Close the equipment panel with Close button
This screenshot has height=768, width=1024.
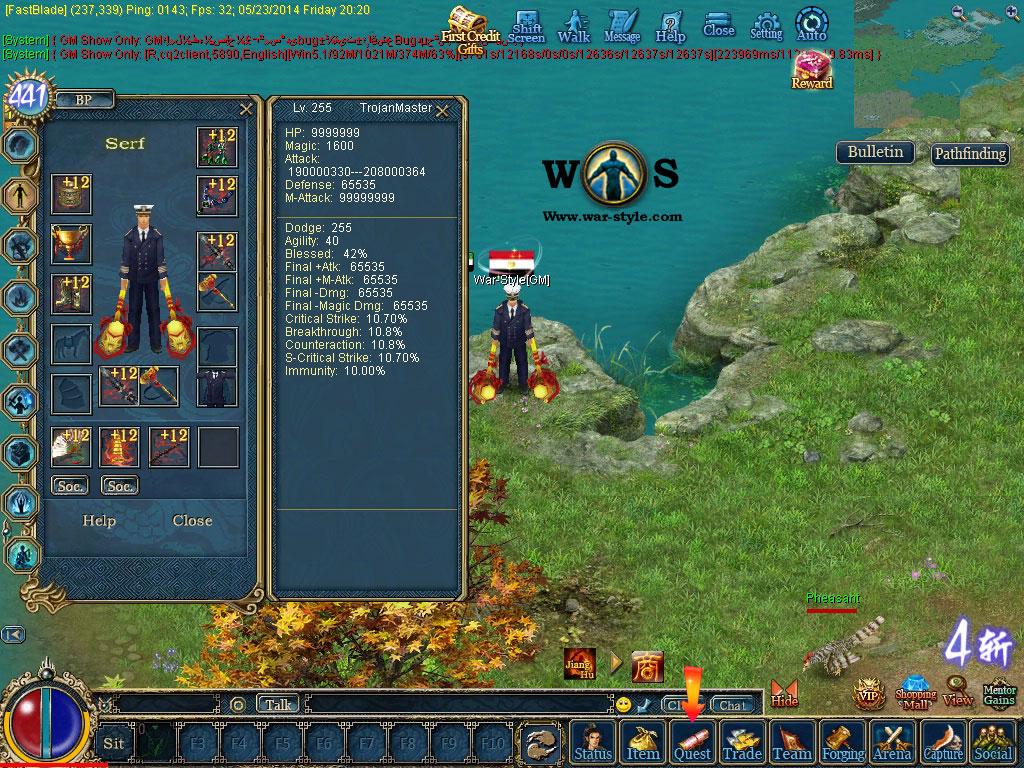pyautogui.click(x=192, y=521)
